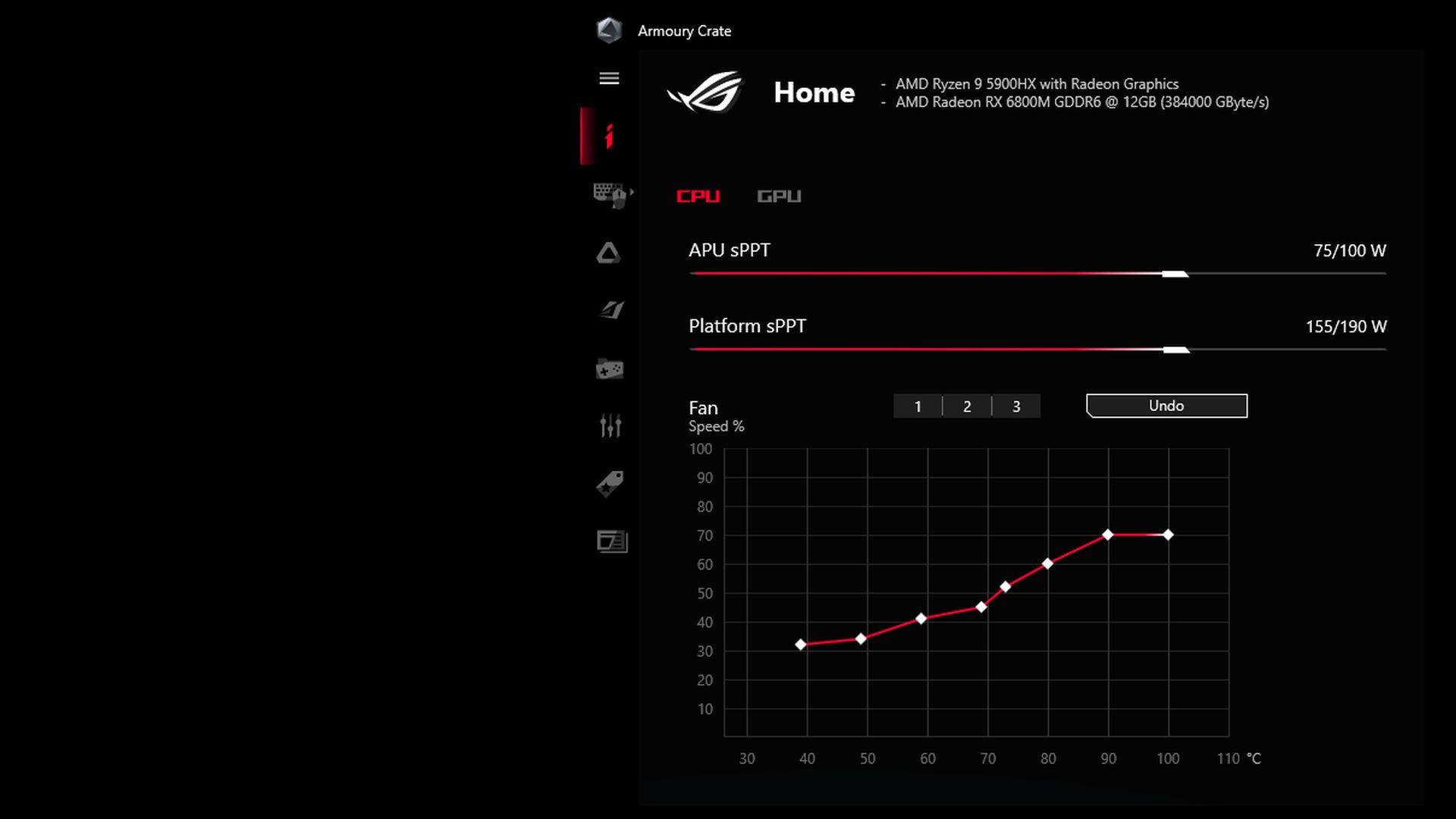Choose fan preset 1
Image resolution: width=1456 pixels, height=819 pixels.
coord(918,406)
